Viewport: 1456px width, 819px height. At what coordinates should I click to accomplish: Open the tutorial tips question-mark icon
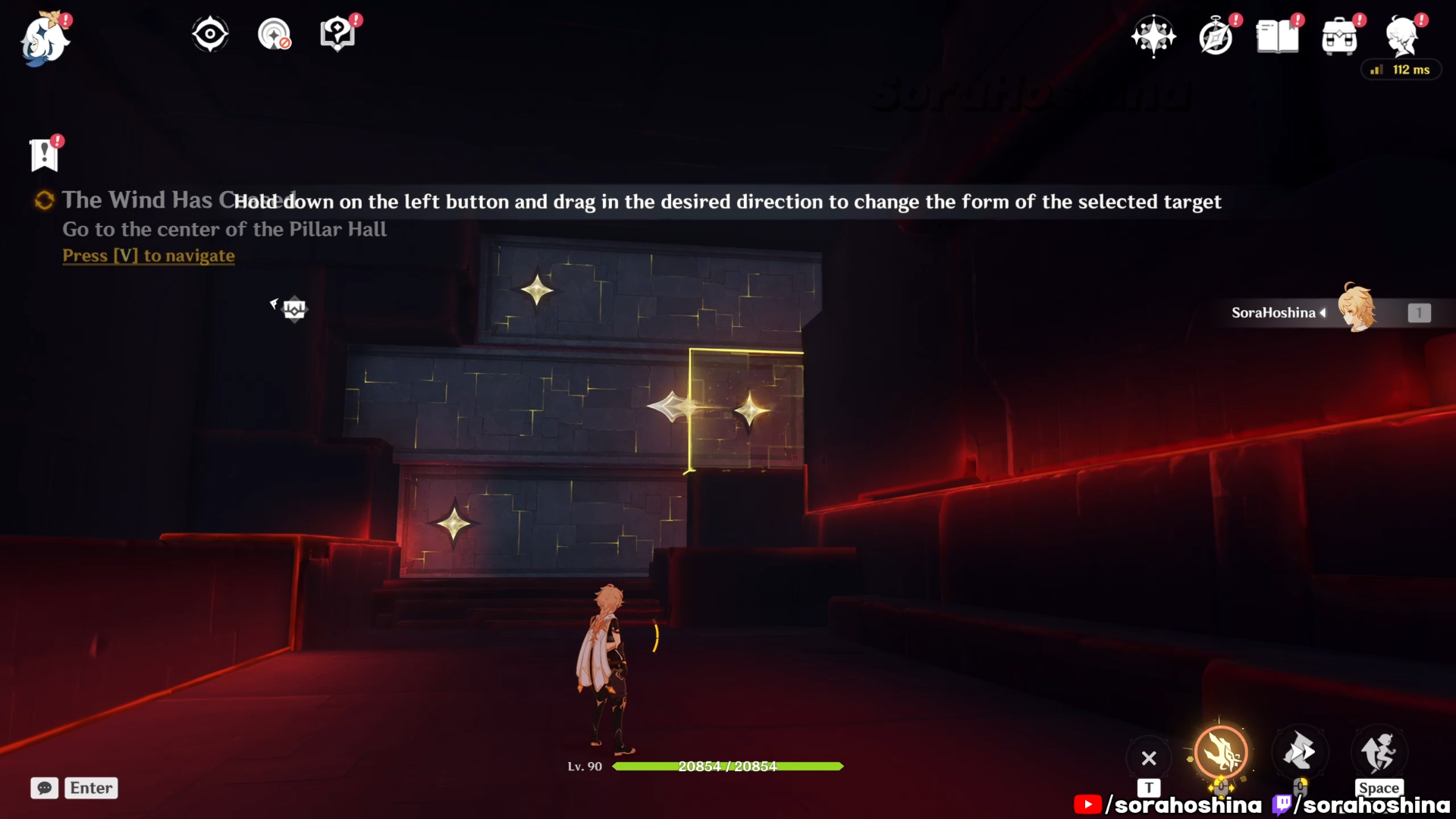(x=337, y=35)
